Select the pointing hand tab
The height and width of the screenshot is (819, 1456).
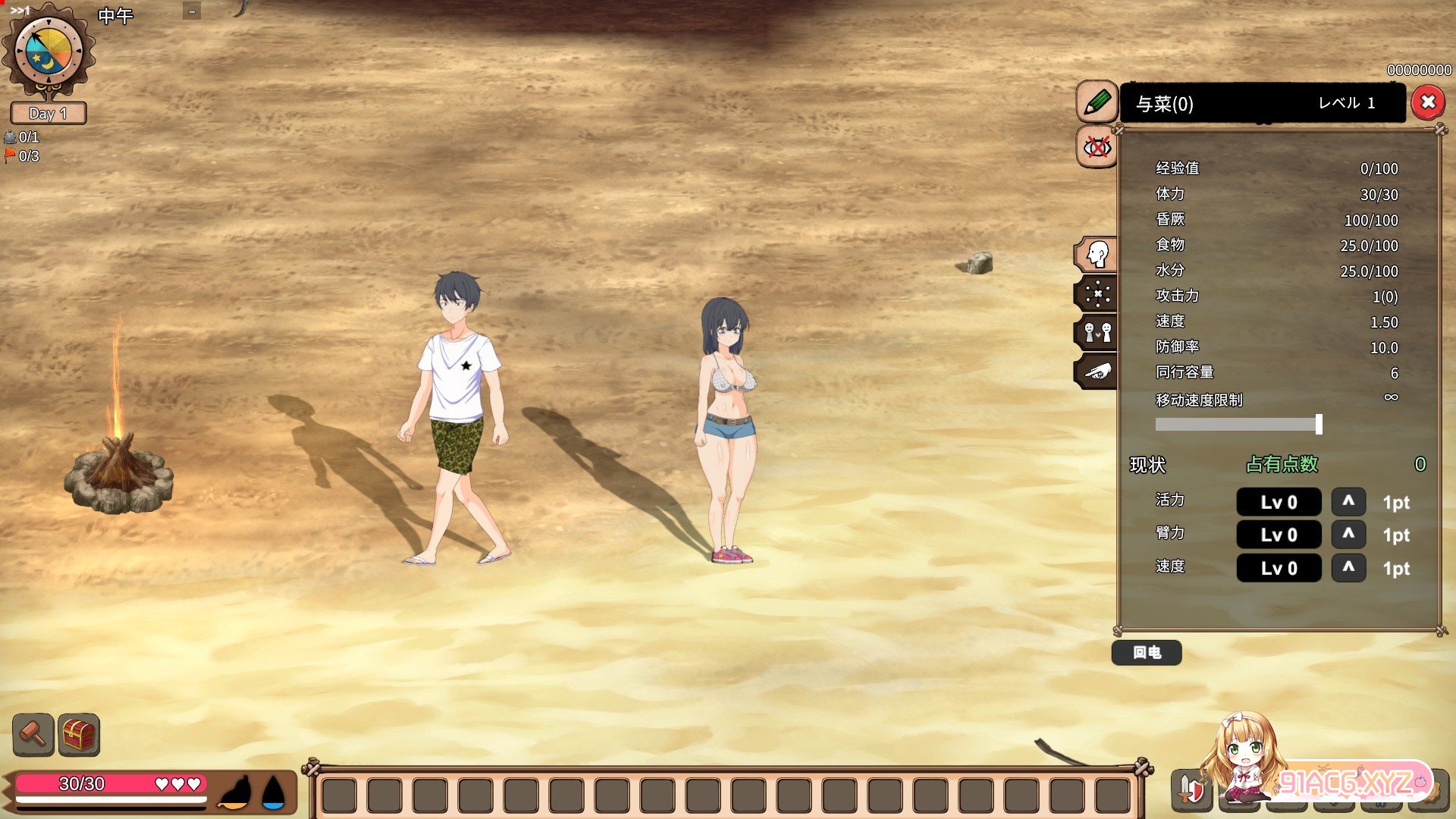click(1097, 372)
